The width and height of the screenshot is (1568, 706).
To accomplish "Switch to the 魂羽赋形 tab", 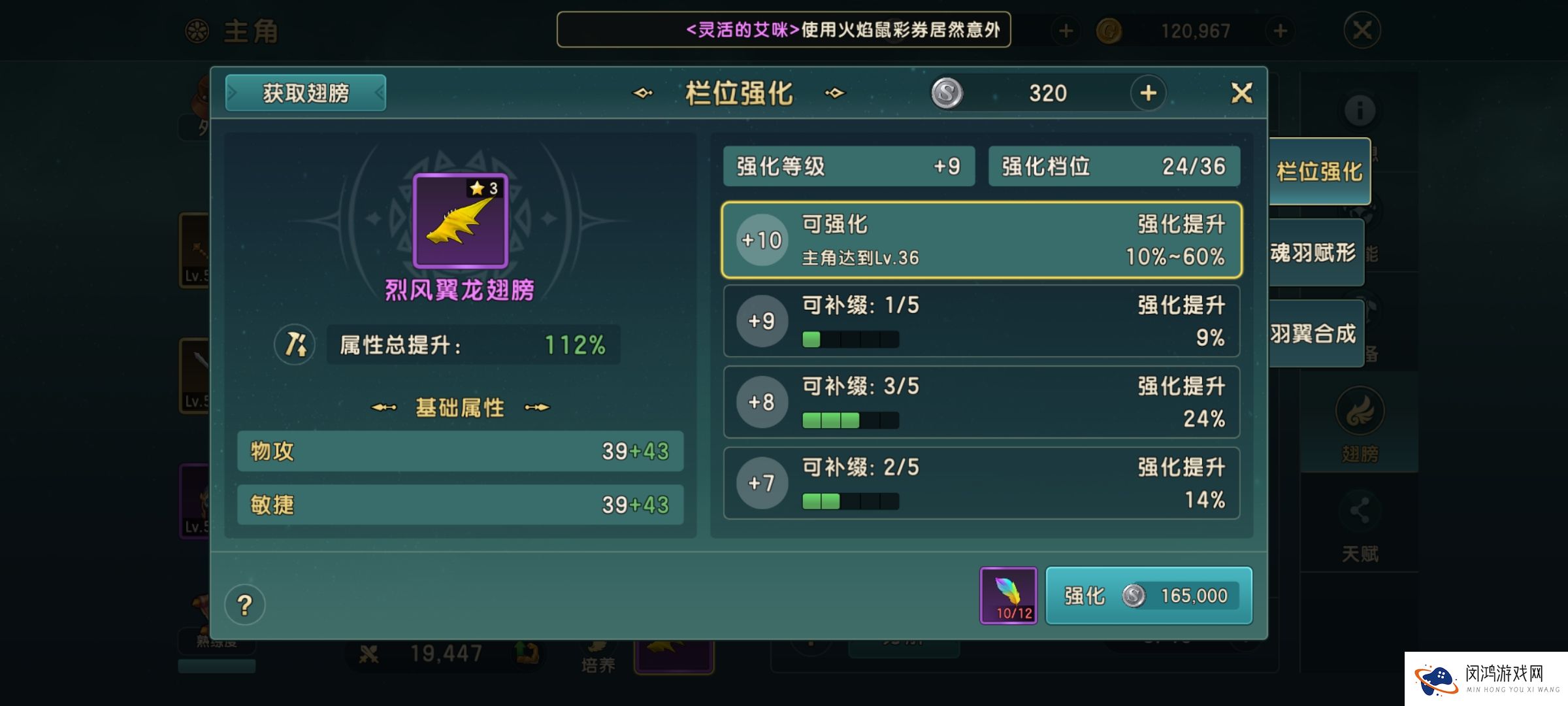I will pyautogui.click(x=1315, y=252).
